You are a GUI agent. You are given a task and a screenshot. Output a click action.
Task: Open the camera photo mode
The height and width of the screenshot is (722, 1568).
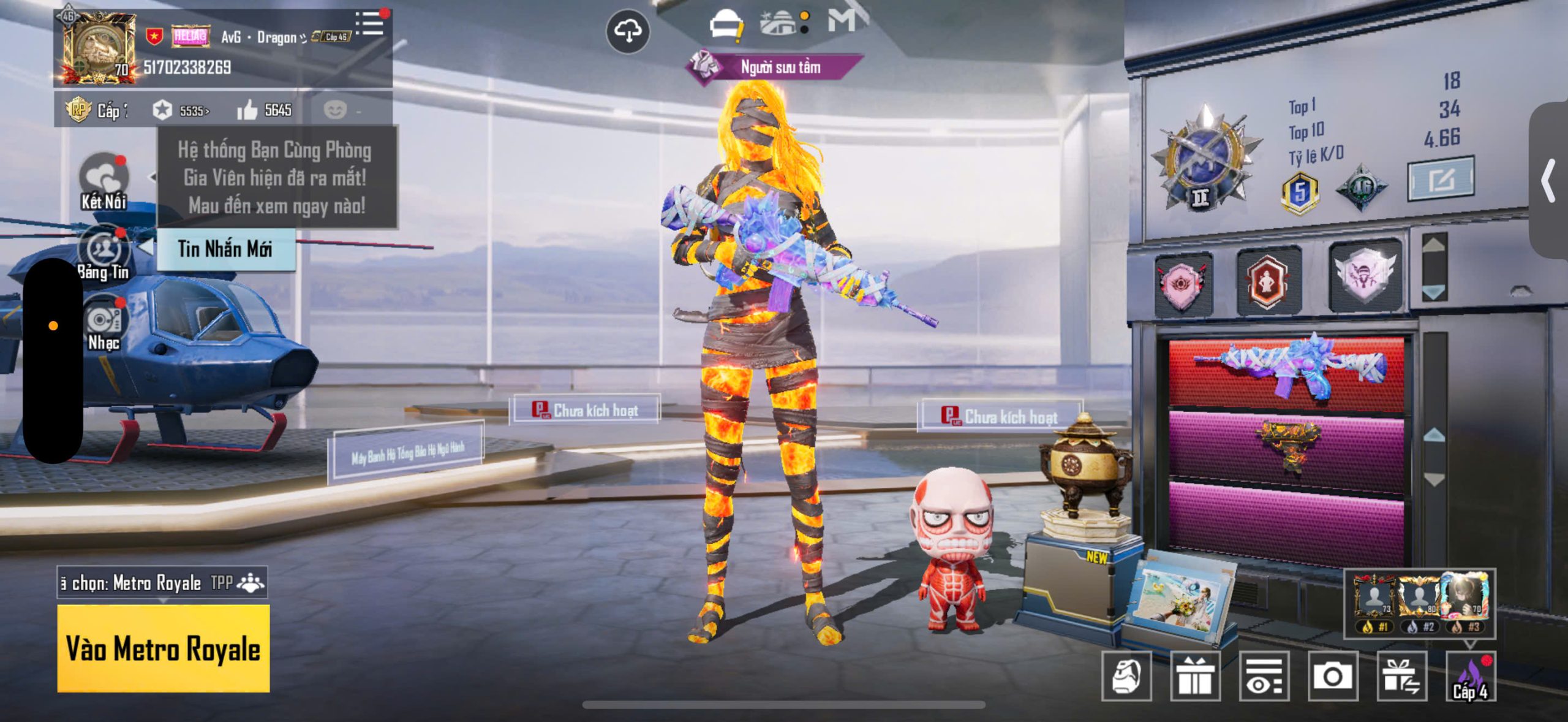[x=1332, y=676]
